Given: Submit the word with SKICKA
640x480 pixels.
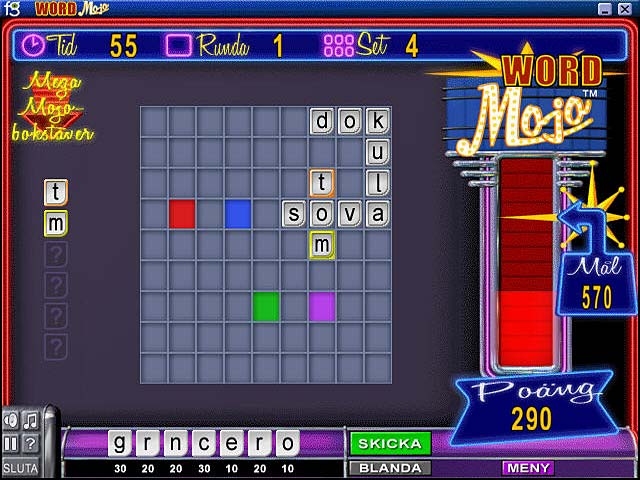Looking at the screenshot, I should tap(389, 443).
